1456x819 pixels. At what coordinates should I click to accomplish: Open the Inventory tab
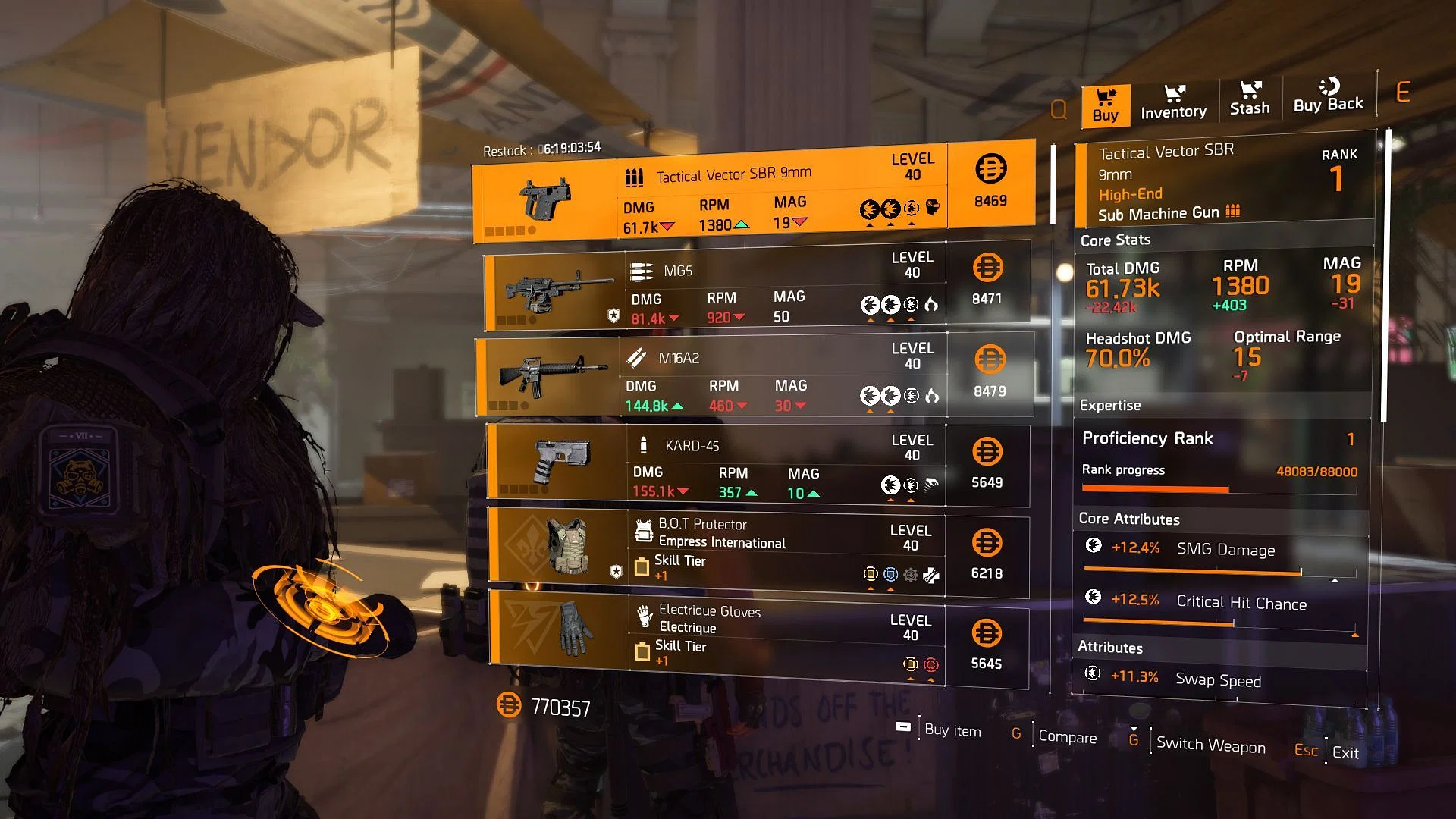coord(1173,102)
